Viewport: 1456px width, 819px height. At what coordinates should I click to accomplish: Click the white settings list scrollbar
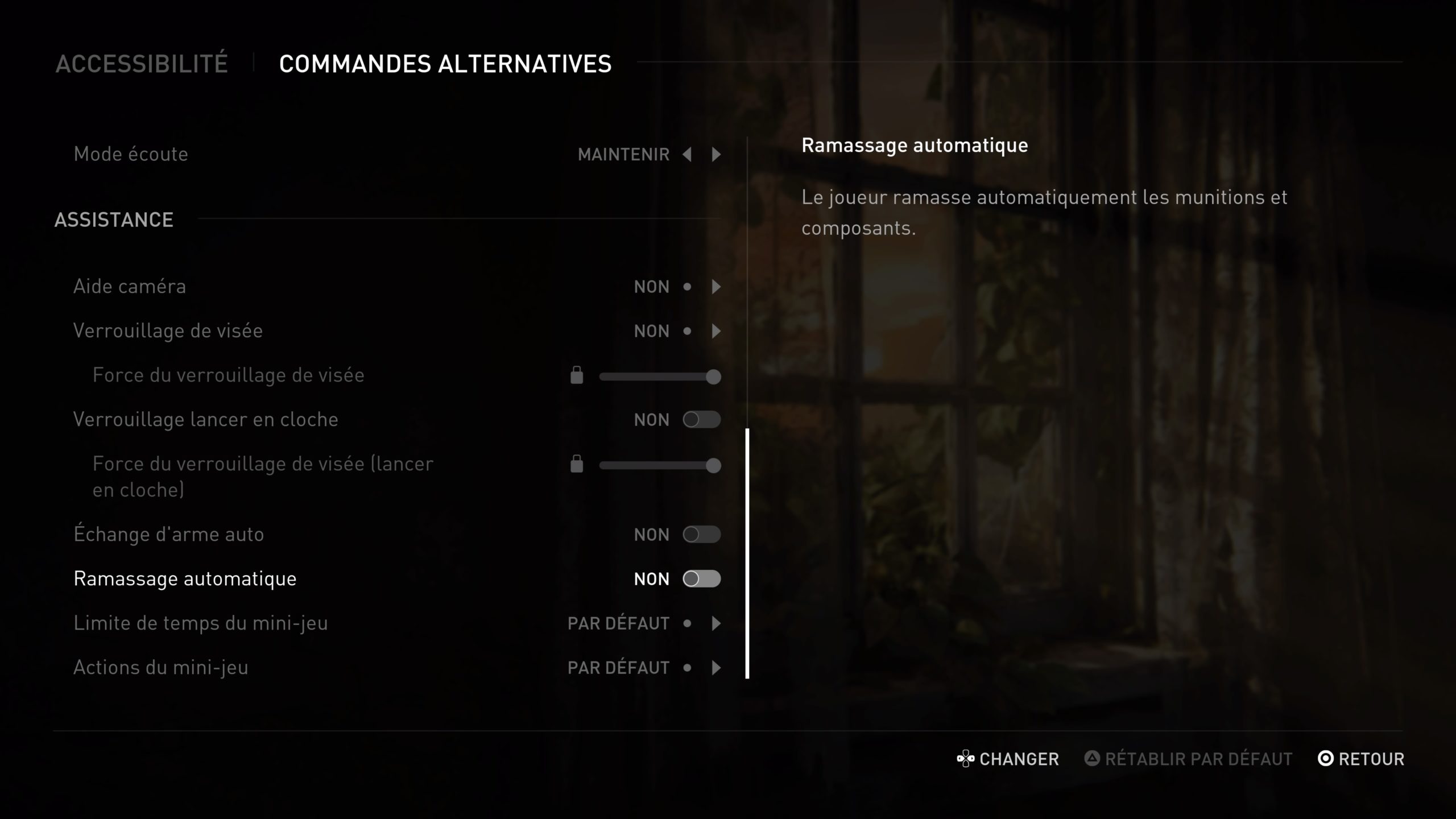coord(747,553)
